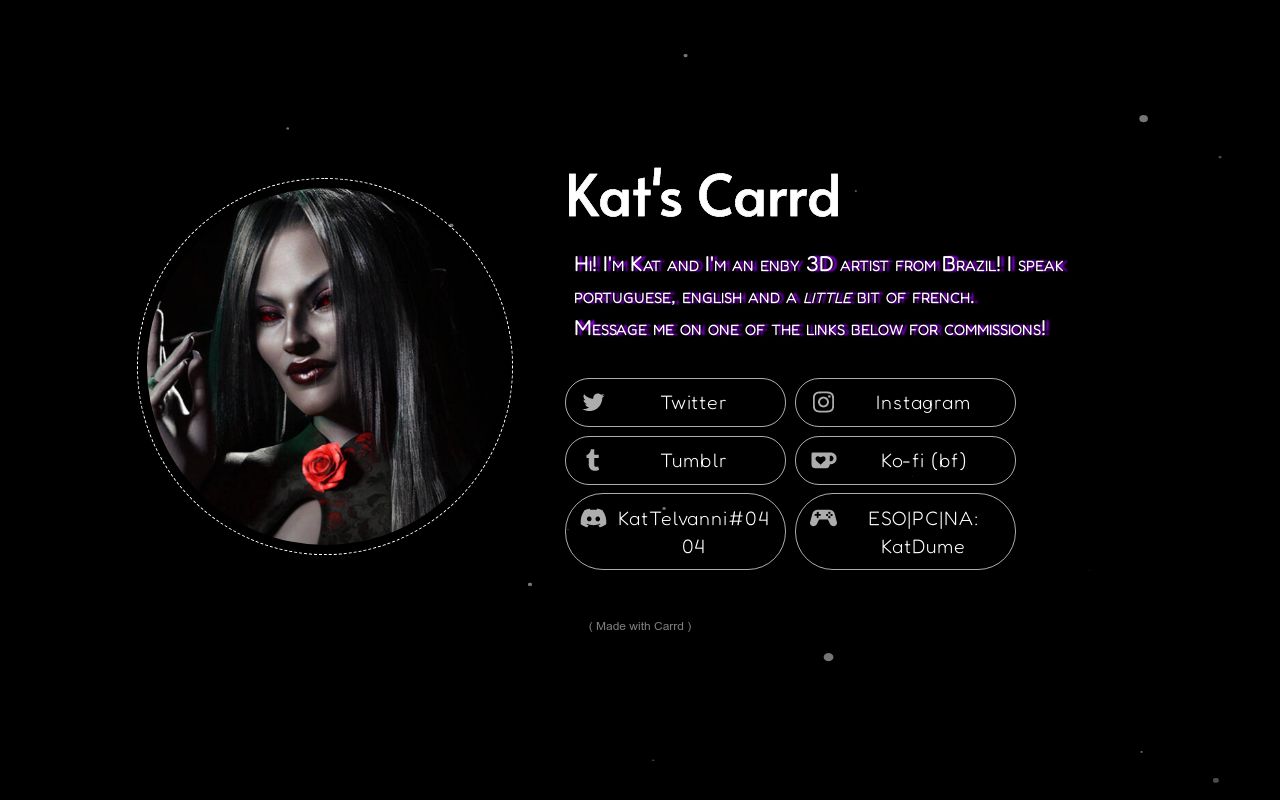
Task: Click the Discord logo icon
Action: click(592, 518)
